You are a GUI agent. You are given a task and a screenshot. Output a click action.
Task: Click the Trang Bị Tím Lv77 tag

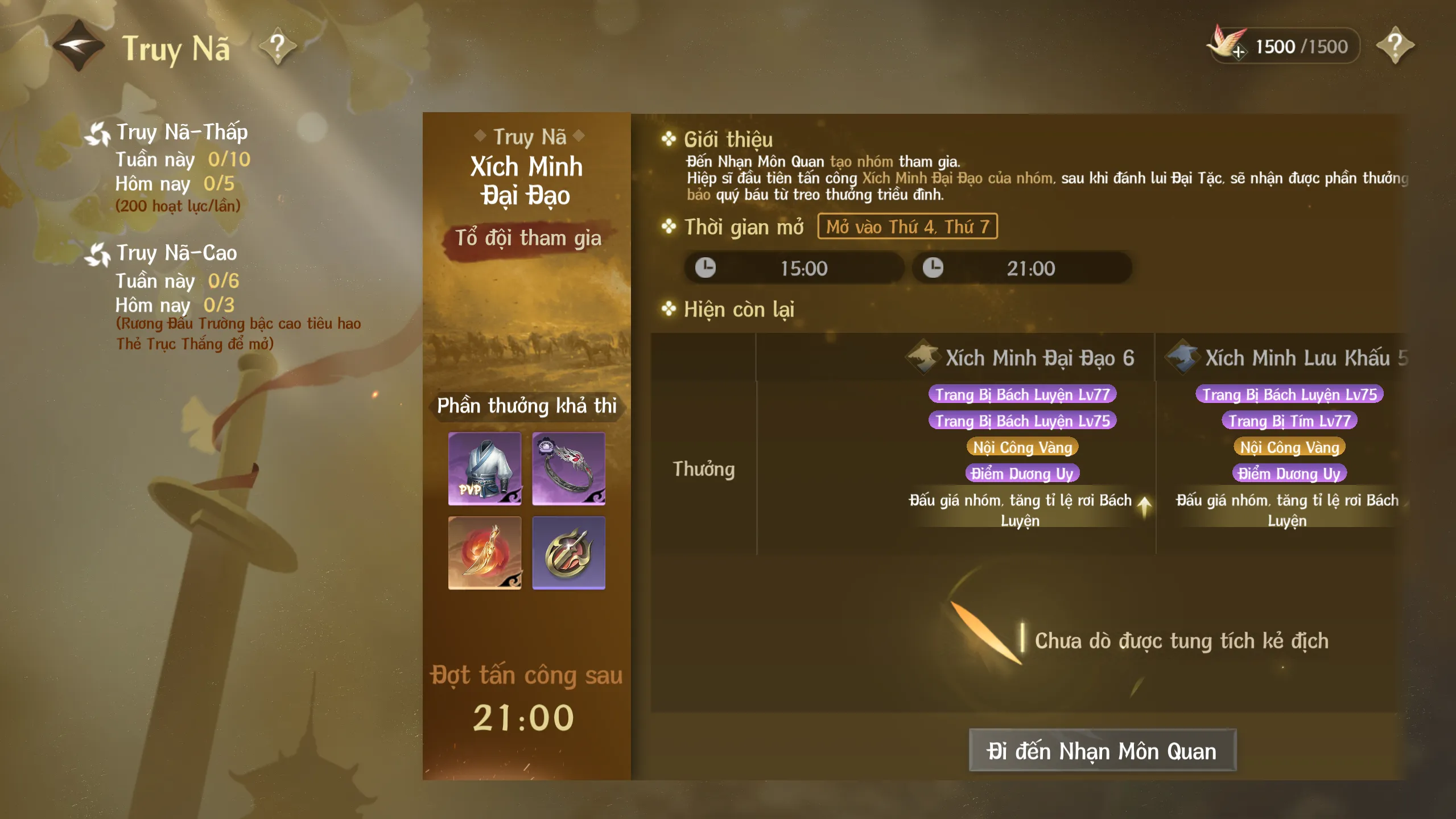coord(1289,421)
